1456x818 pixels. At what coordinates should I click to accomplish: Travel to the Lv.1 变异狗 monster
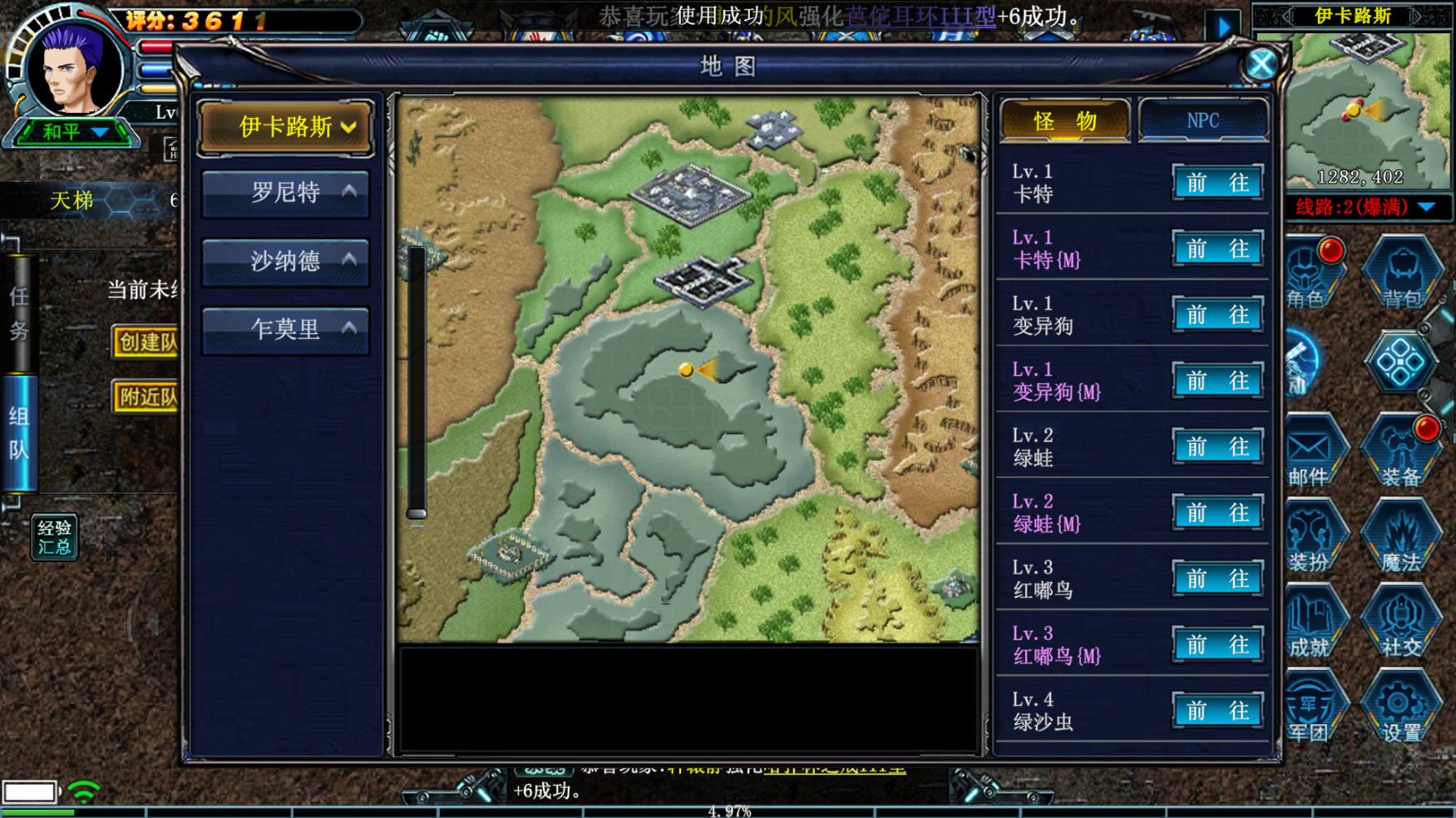pos(1217,315)
